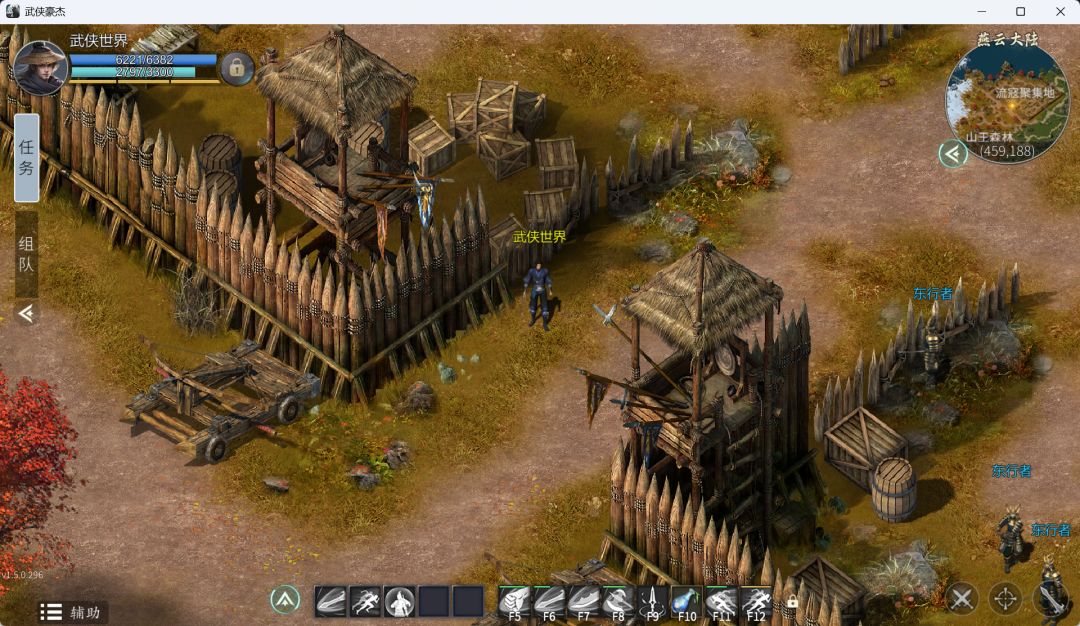Click the round sword button in the corner
The width and height of the screenshot is (1080, 626).
coord(1049,597)
